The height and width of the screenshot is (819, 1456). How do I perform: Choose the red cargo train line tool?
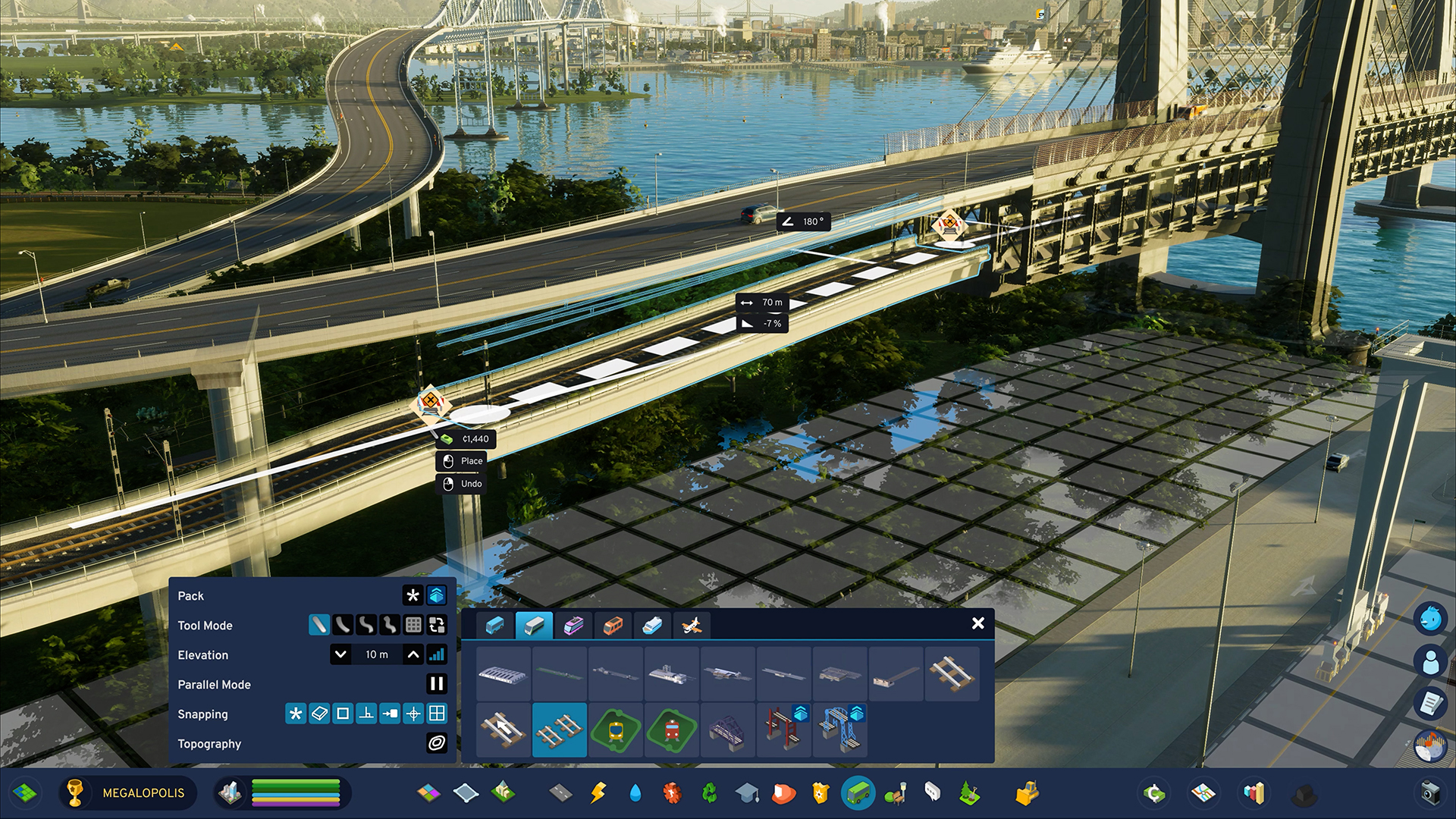point(672,730)
